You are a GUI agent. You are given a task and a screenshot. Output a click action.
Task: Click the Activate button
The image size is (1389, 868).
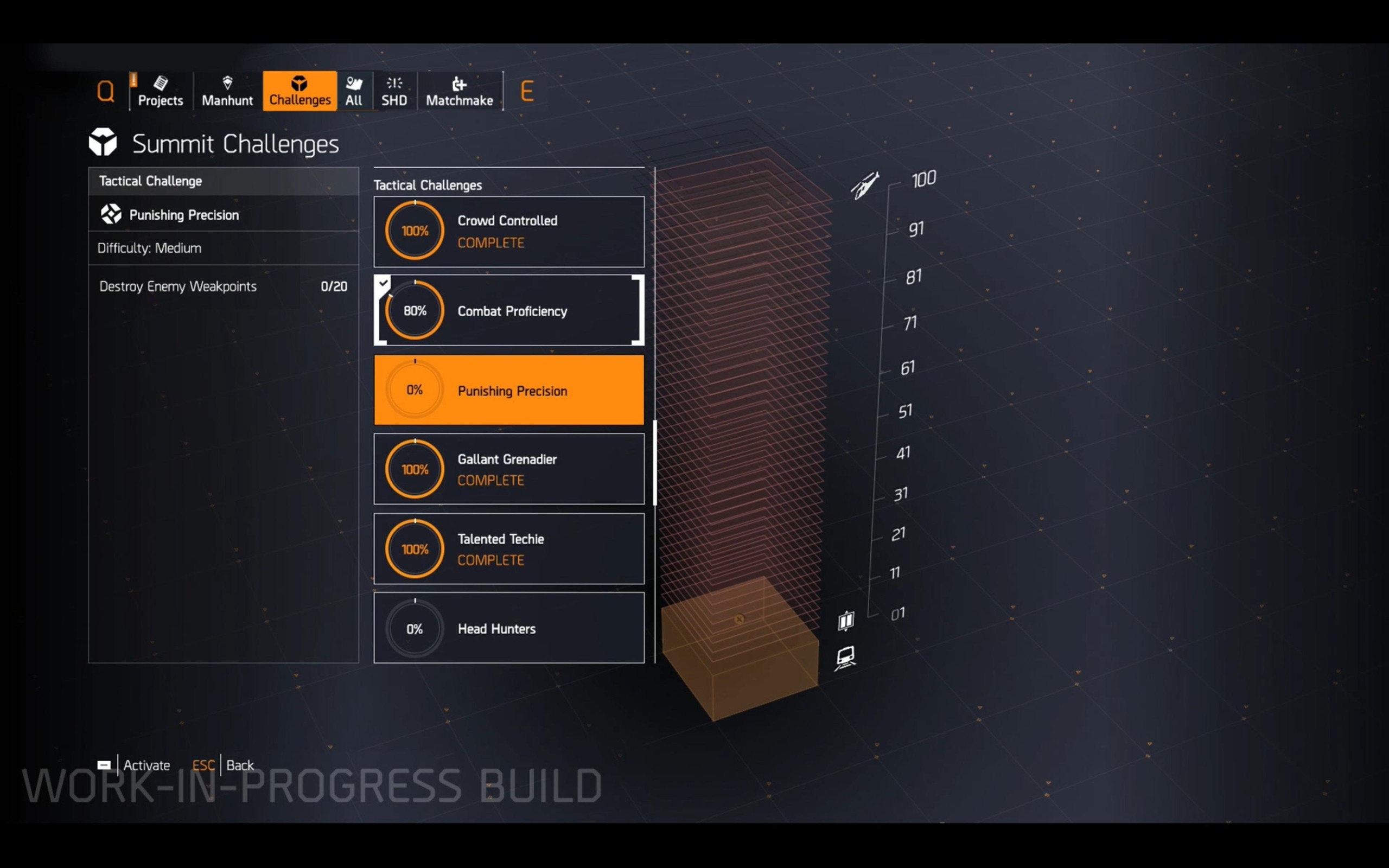pyautogui.click(x=137, y=765)
